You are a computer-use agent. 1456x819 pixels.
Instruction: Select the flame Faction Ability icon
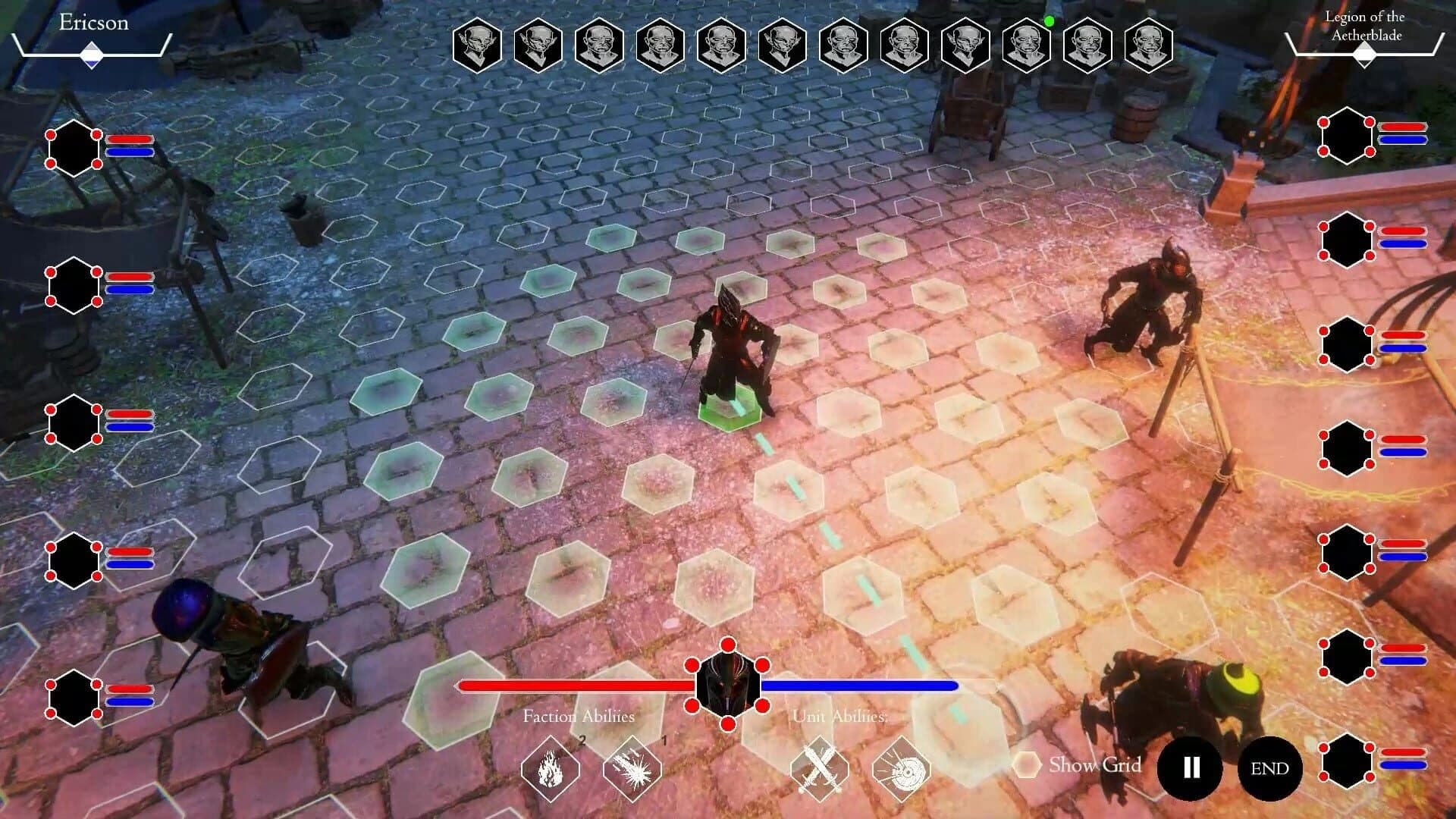point(551,769)
